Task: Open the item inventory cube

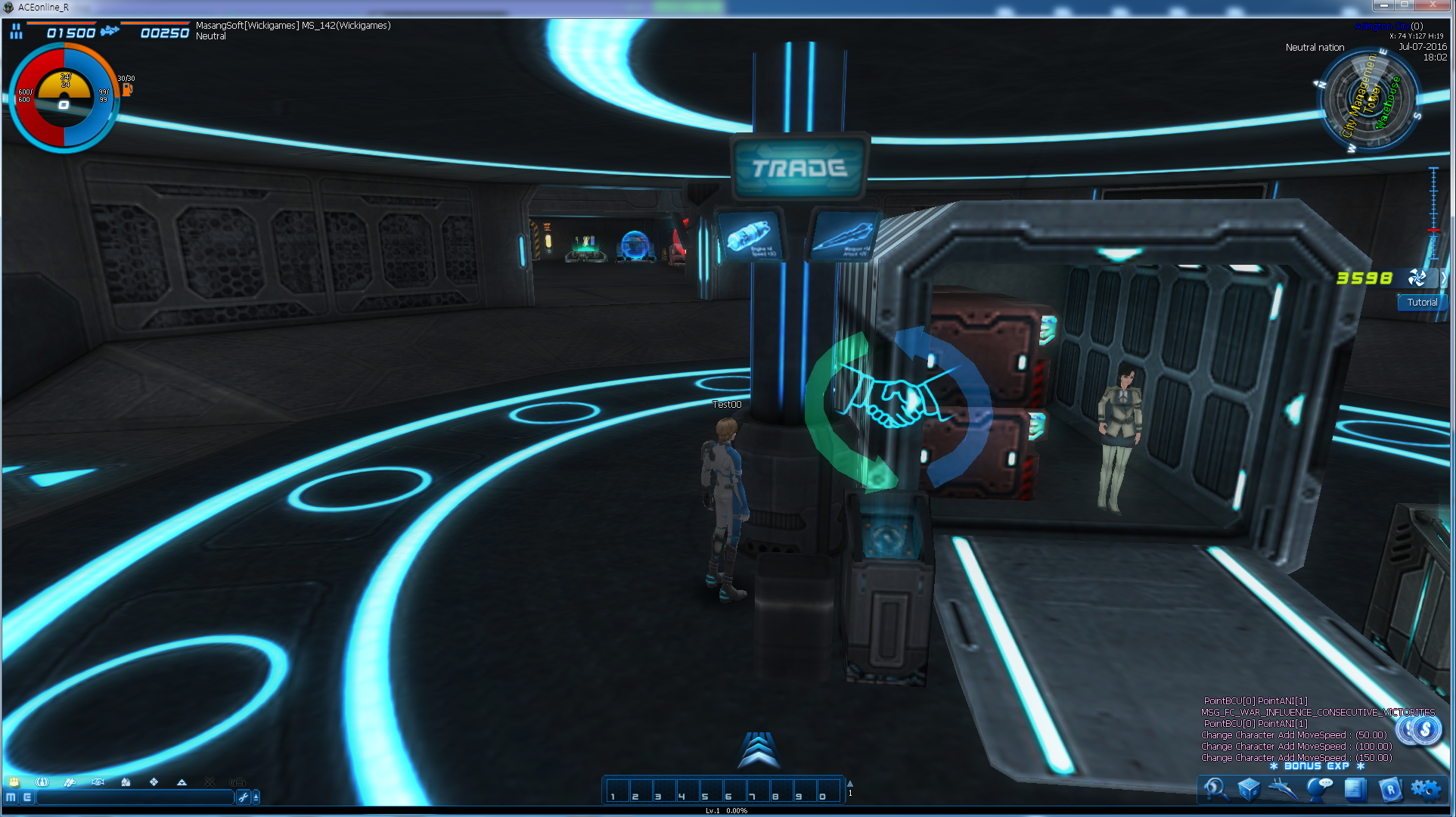Action: [1250, 789]
